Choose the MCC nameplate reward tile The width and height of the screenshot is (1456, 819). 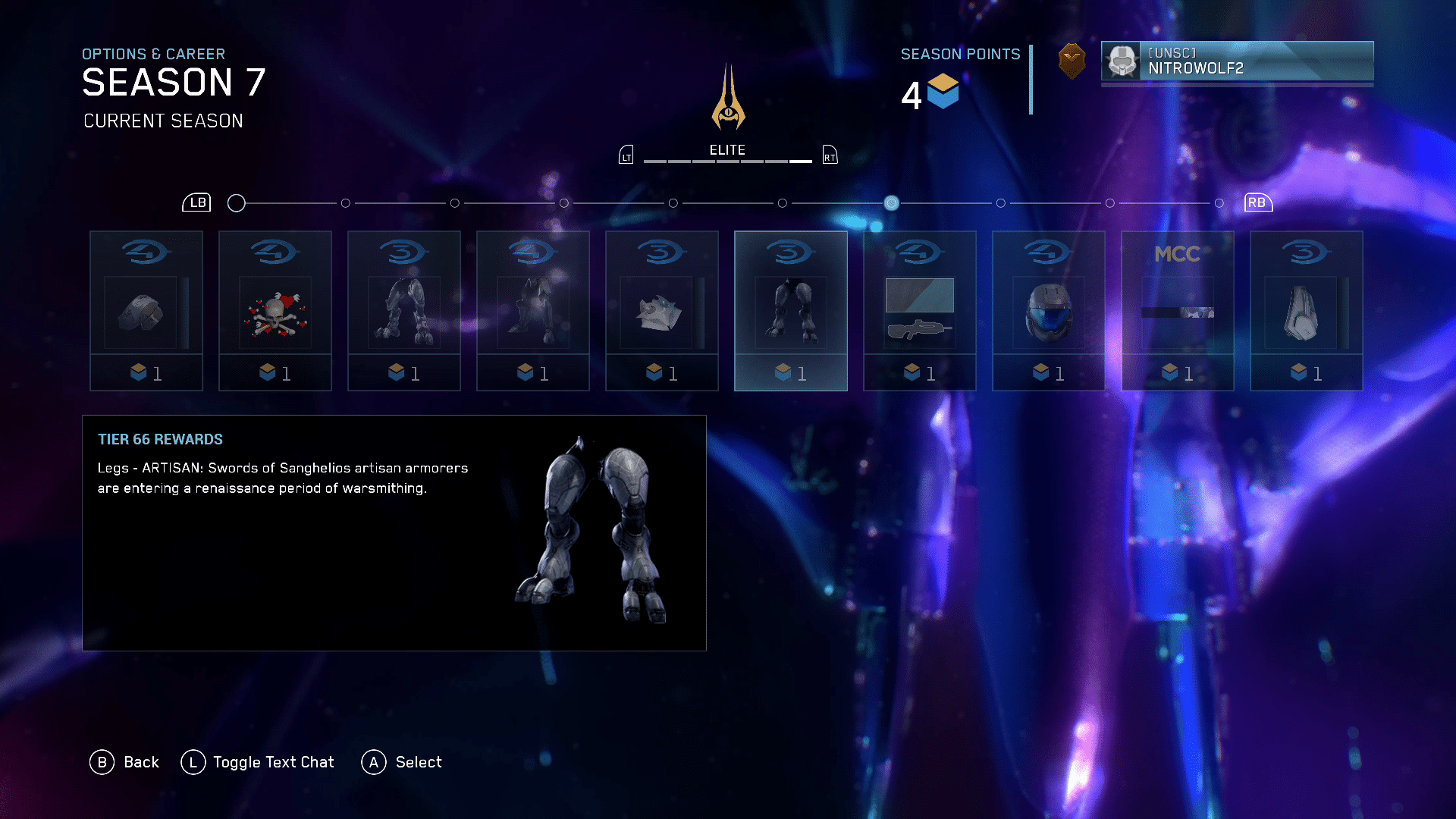click(x=1177, y=311)
